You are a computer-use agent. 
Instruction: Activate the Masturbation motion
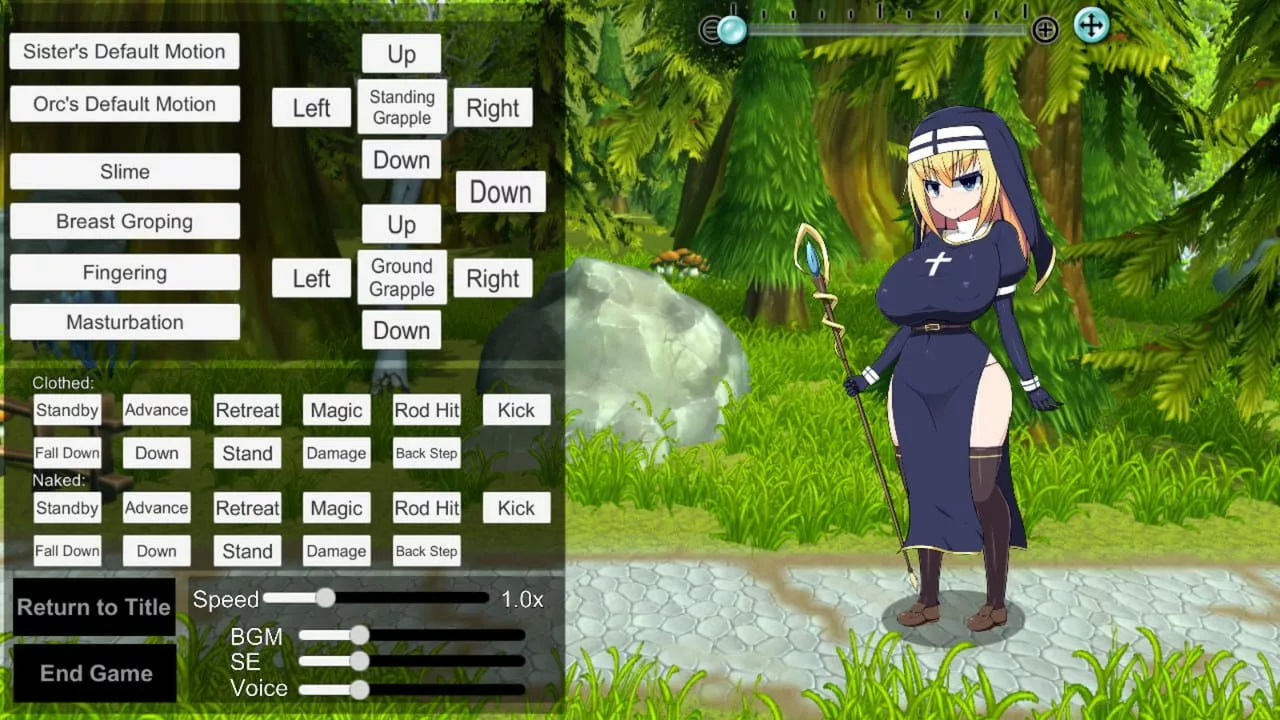pyautogui.click(x=124, y=321)
